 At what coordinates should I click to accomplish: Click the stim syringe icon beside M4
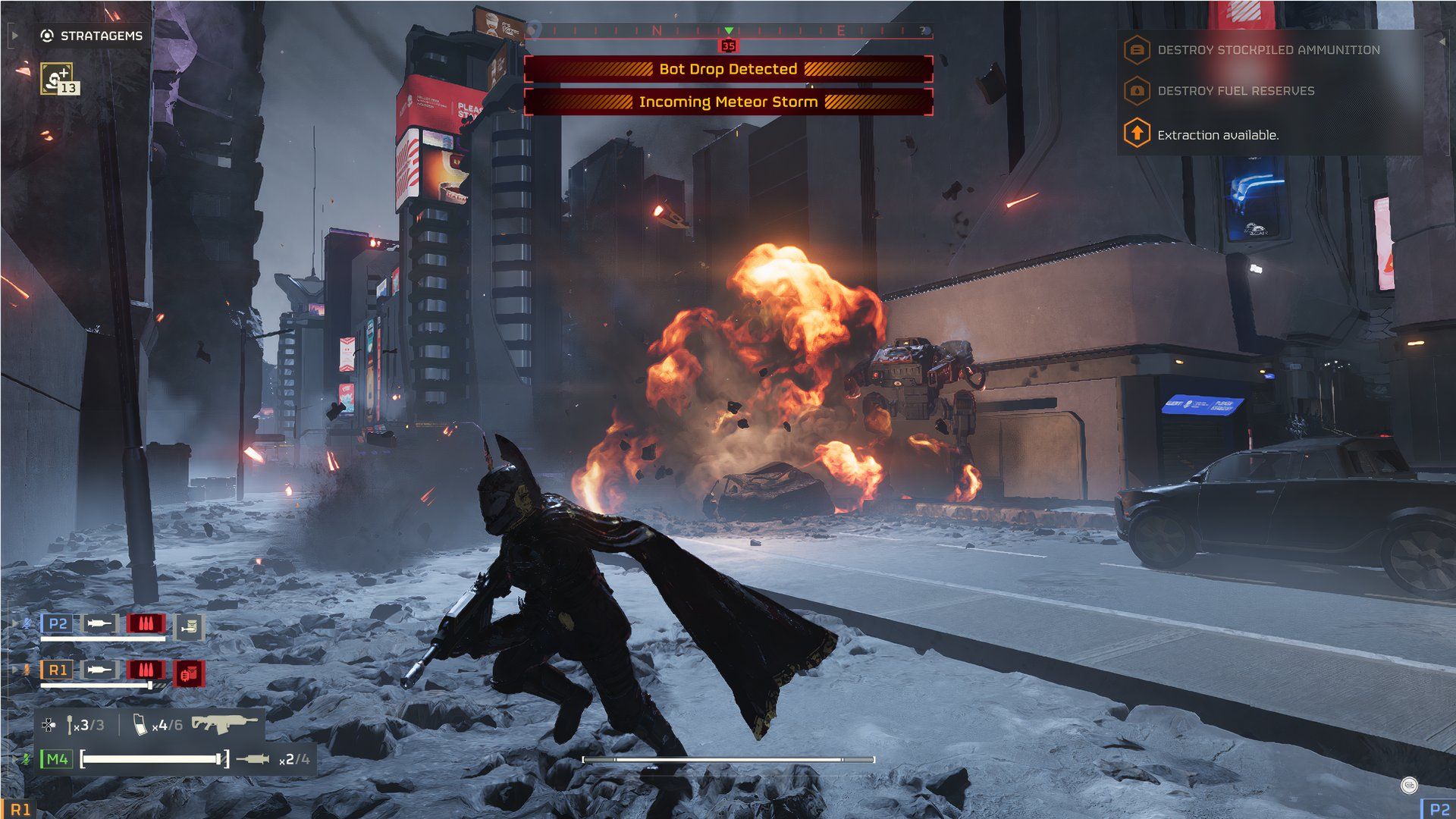click(x=253, y=759)
